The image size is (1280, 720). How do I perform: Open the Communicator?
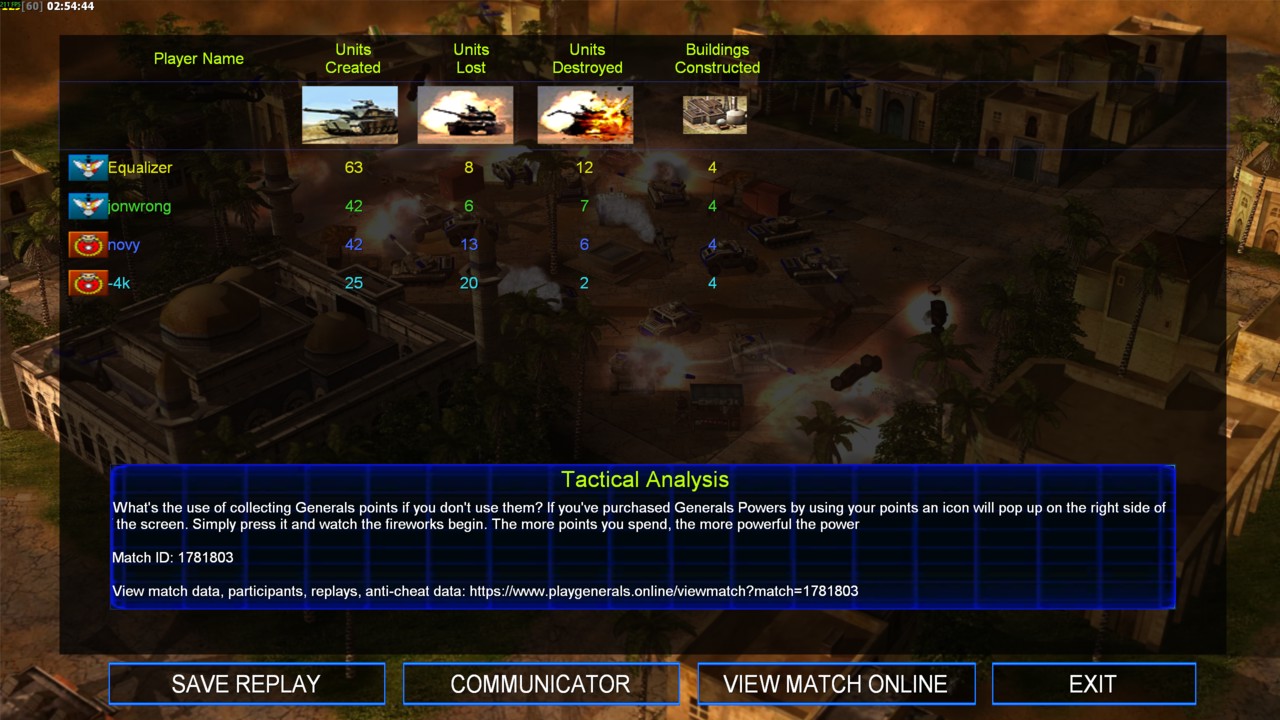540,684
